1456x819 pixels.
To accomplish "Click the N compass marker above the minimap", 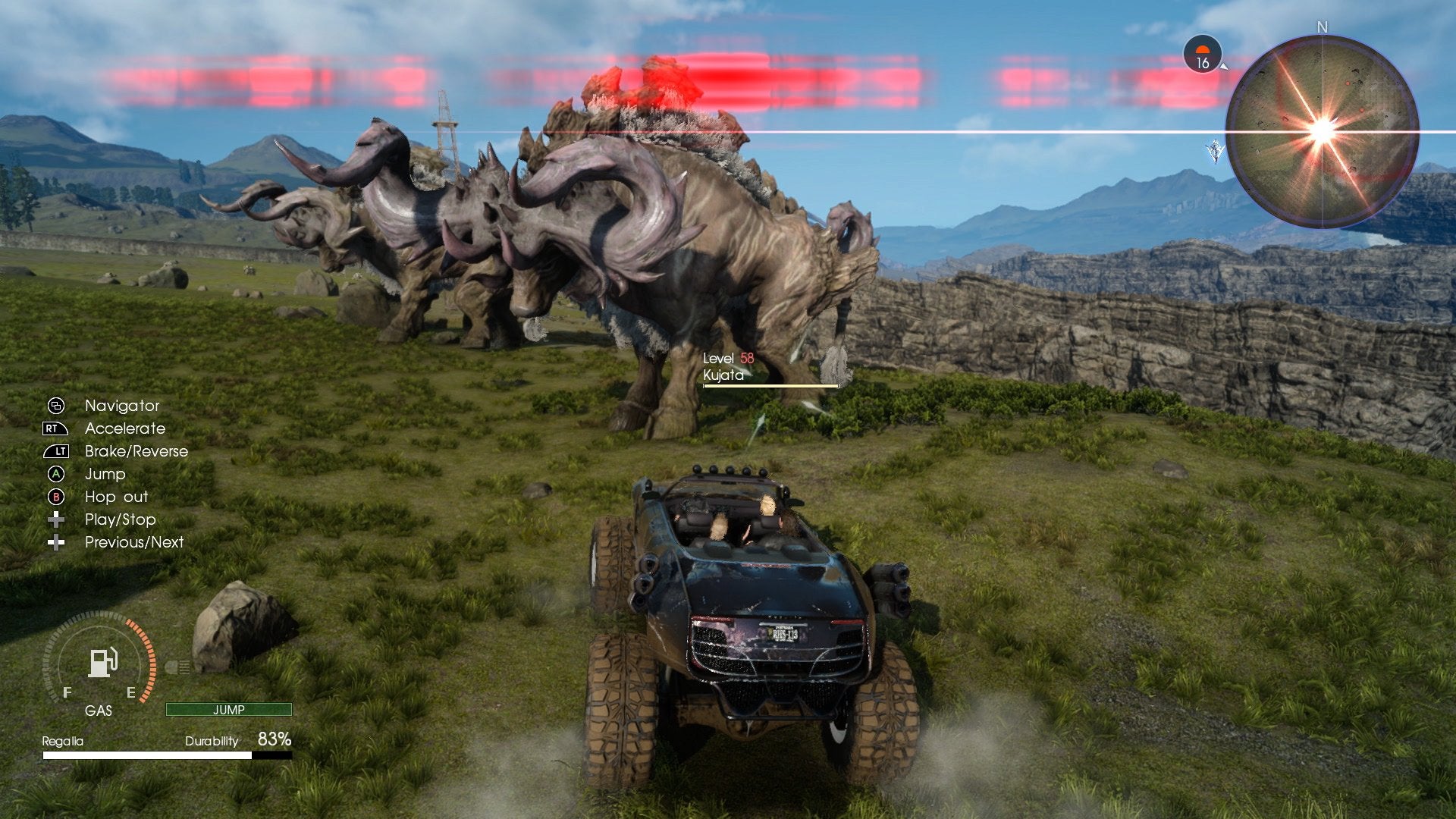I will 1323,29.
